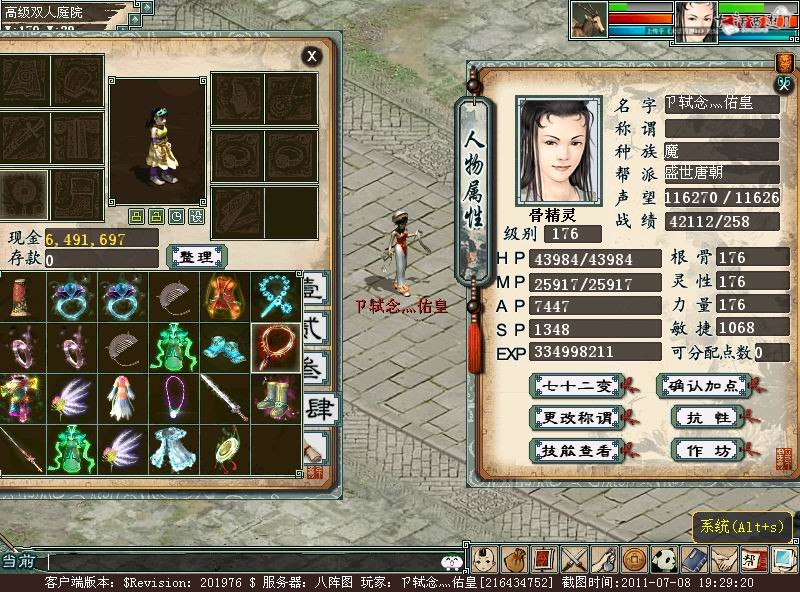The width and height of the screenshot is (800, 592).
Task: Select the cyan shoes item slot
Action: pos(224,347)
